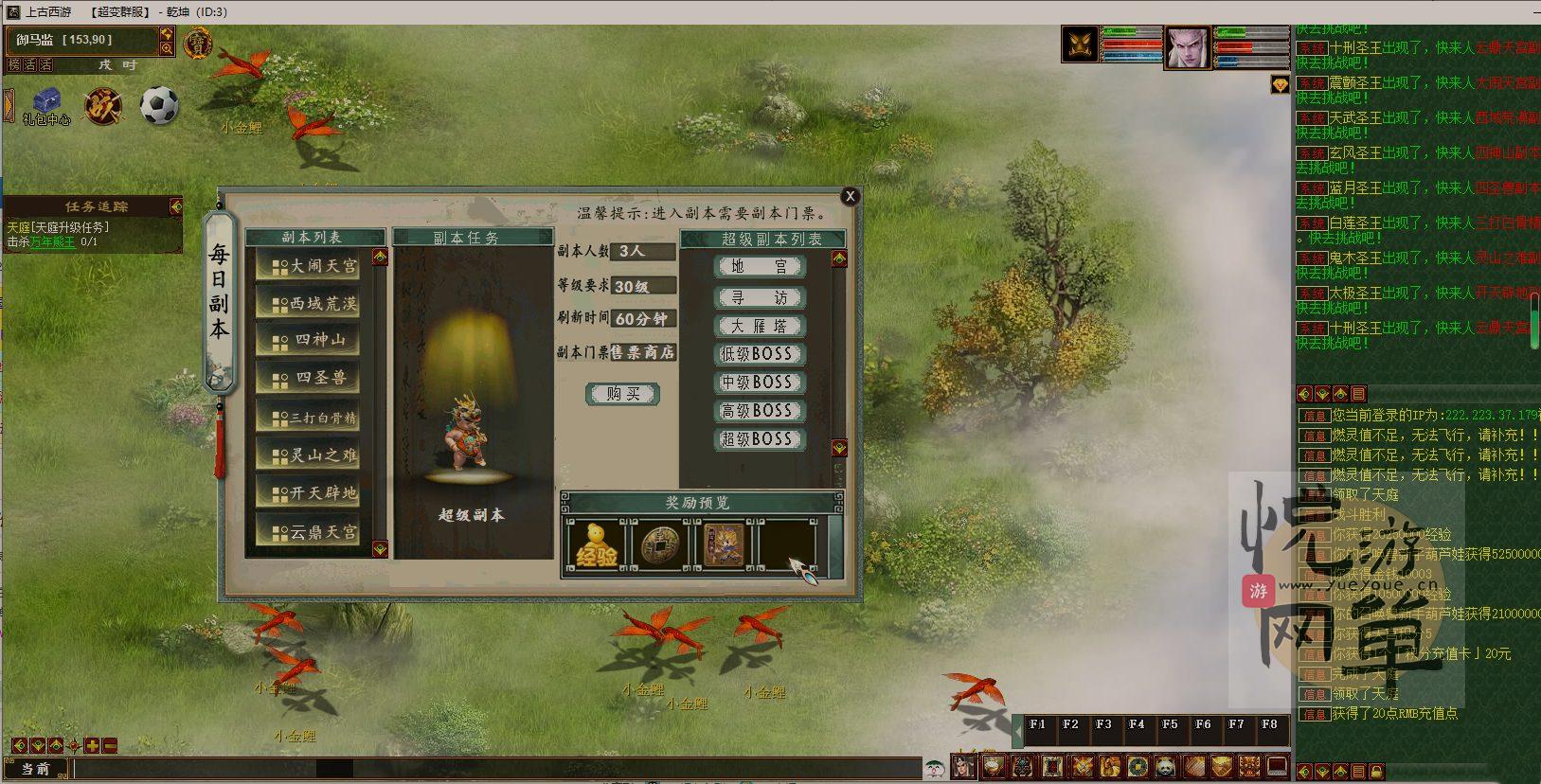The height and width of the screenshot is (784, 1541).
Task: Choose 云鼎天宫 in the dungeon list
Action: 315,532
